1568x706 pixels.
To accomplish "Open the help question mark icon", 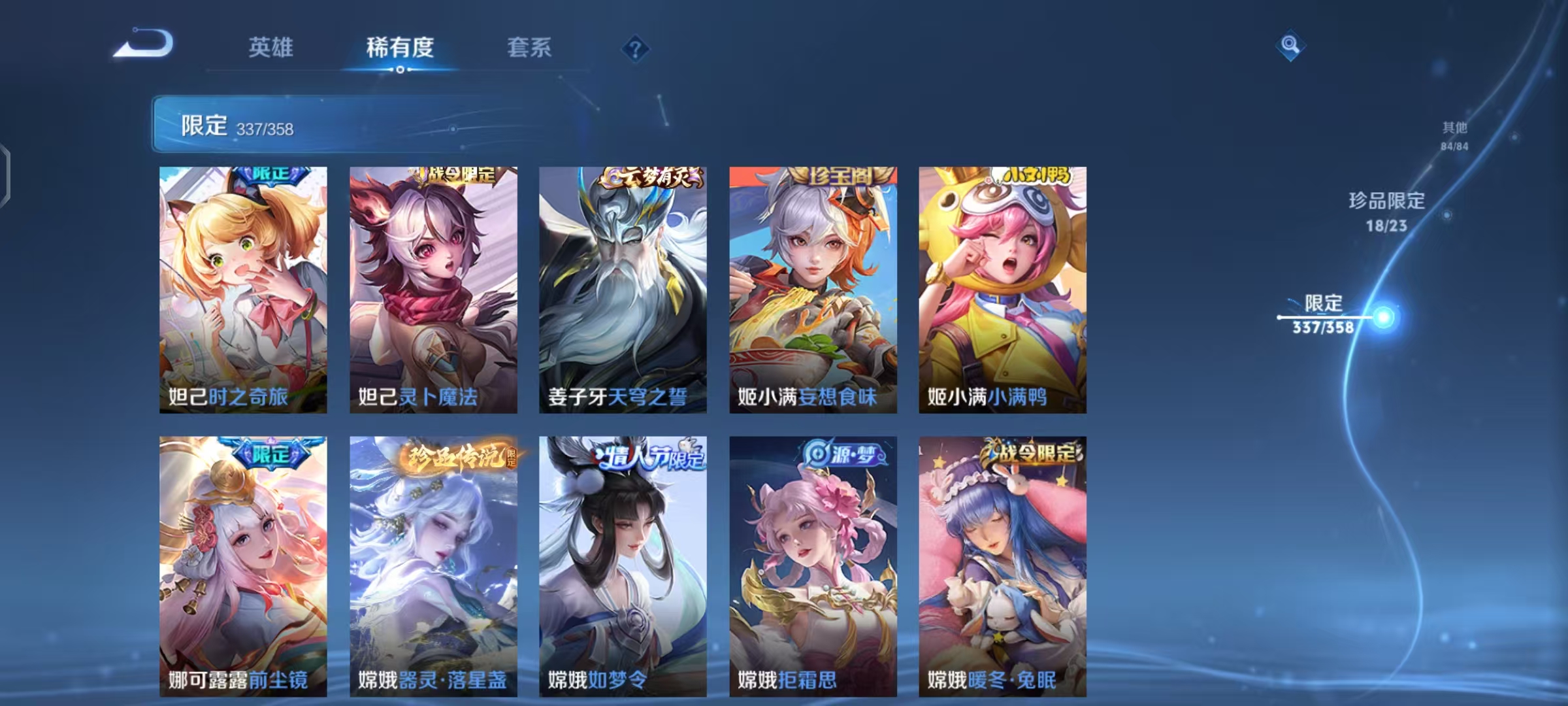I will point(636,47).
